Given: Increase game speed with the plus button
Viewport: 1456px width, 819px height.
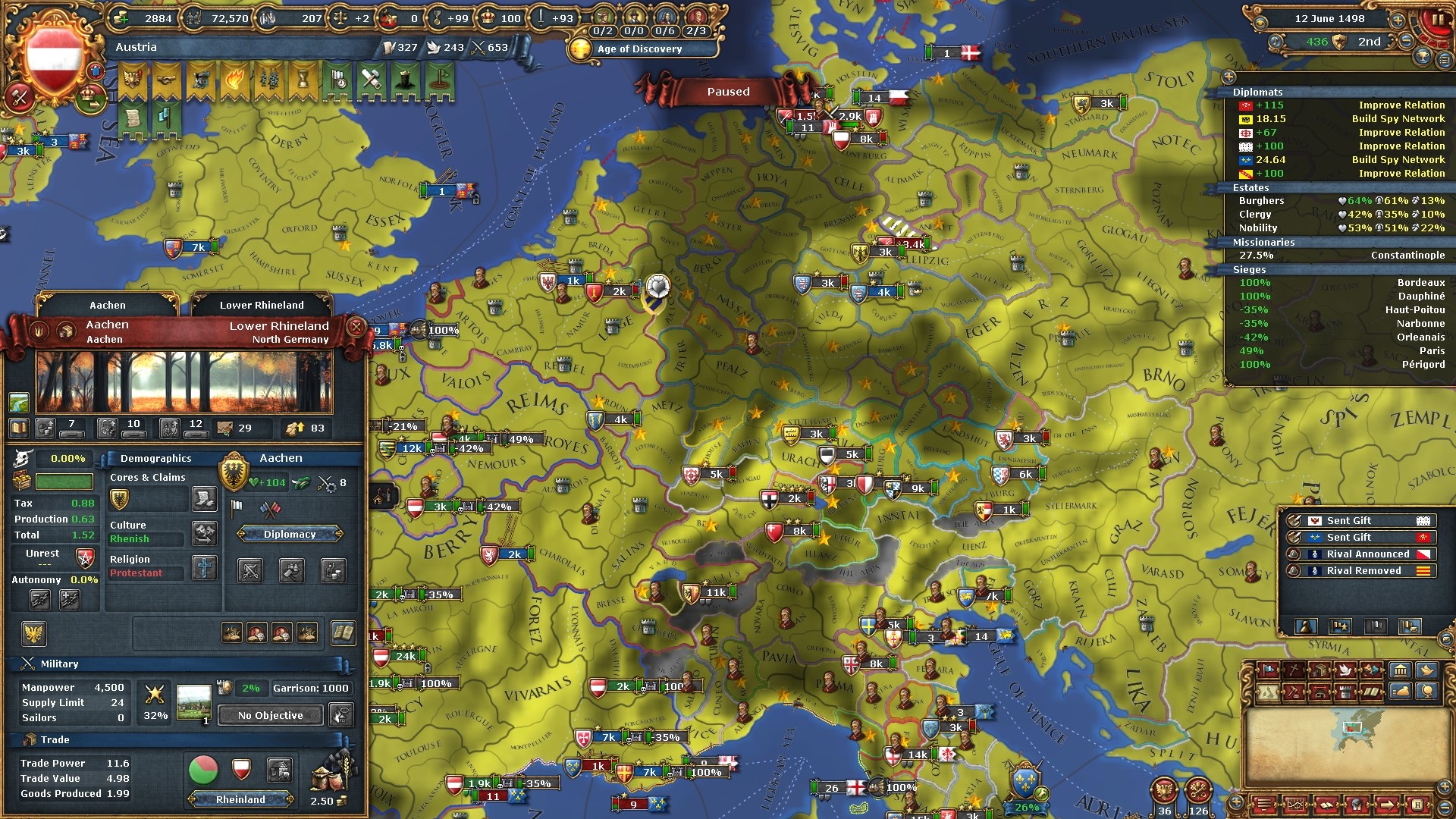Looking at the screenshot, I should point(1397,19).
